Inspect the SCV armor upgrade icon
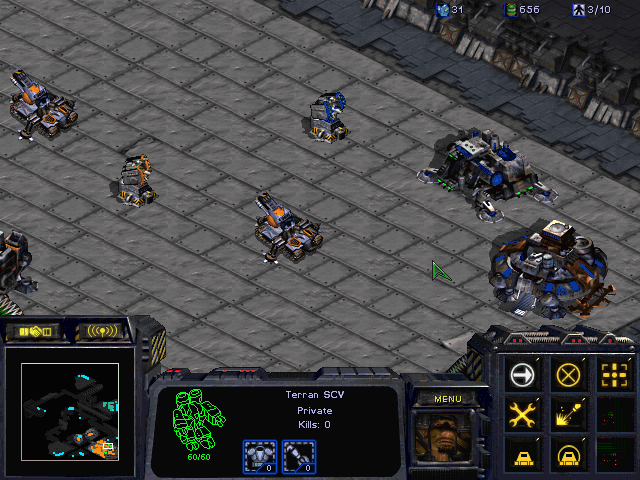Viewport: 640px width, 480px height. tap(260, 457)
